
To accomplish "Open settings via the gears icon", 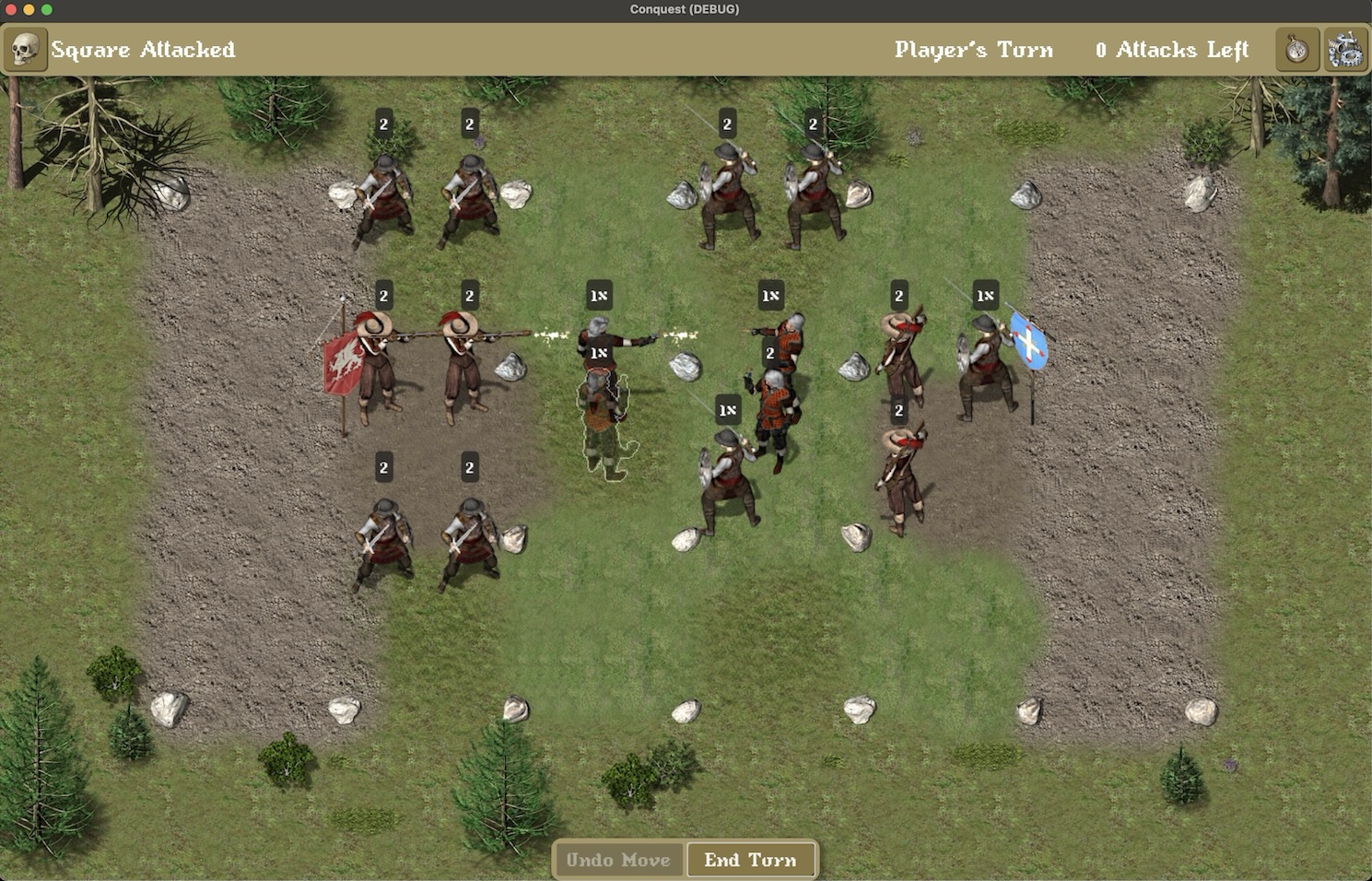I will click(x=1345, y=50).
